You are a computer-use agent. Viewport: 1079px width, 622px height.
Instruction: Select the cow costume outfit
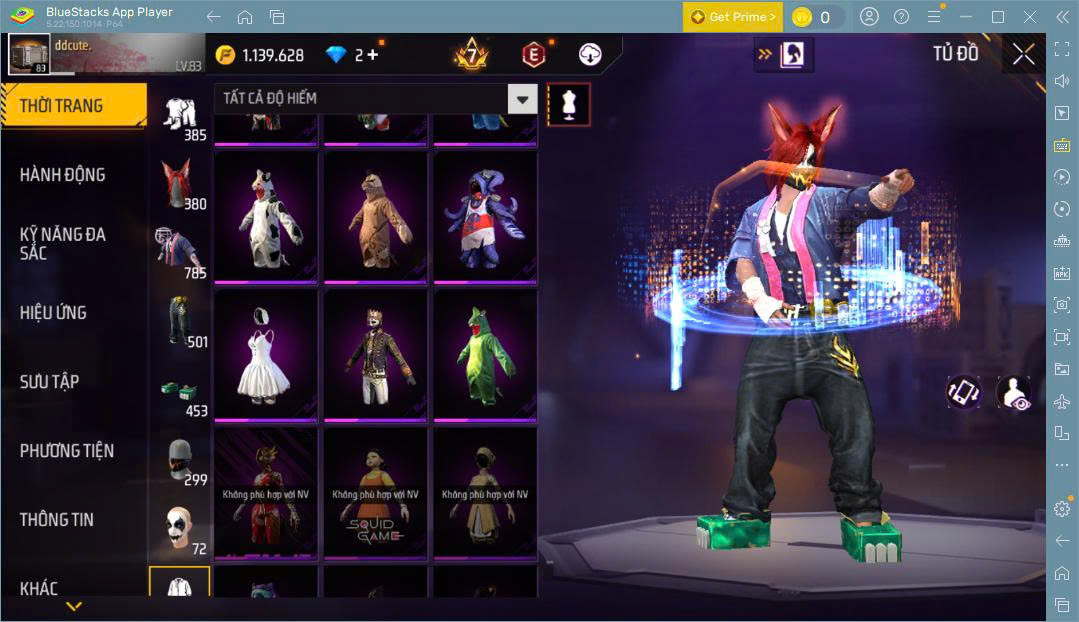(x=266, y=215)
